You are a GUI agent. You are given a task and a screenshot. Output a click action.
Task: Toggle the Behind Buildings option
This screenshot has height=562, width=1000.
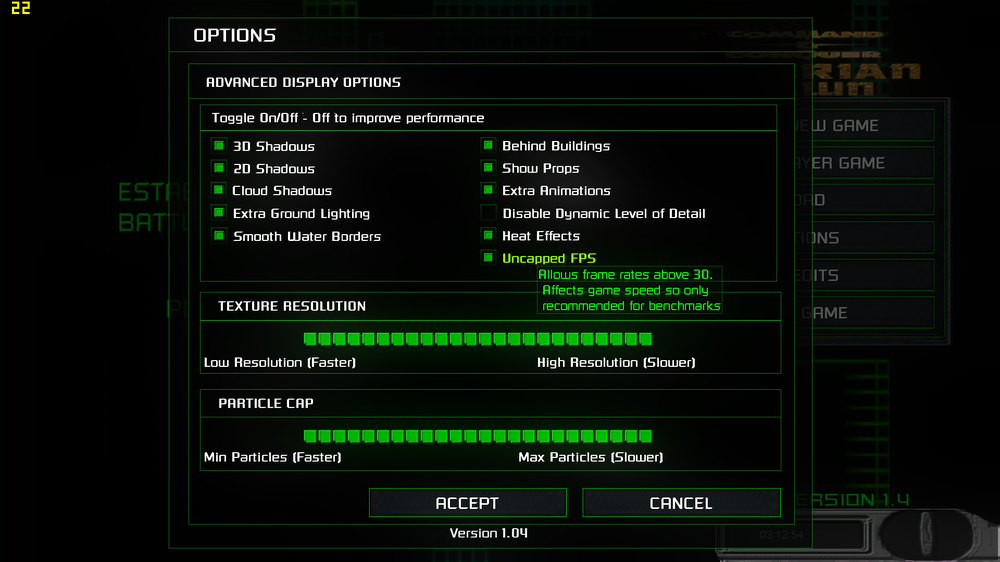click(x=488, y=145)
